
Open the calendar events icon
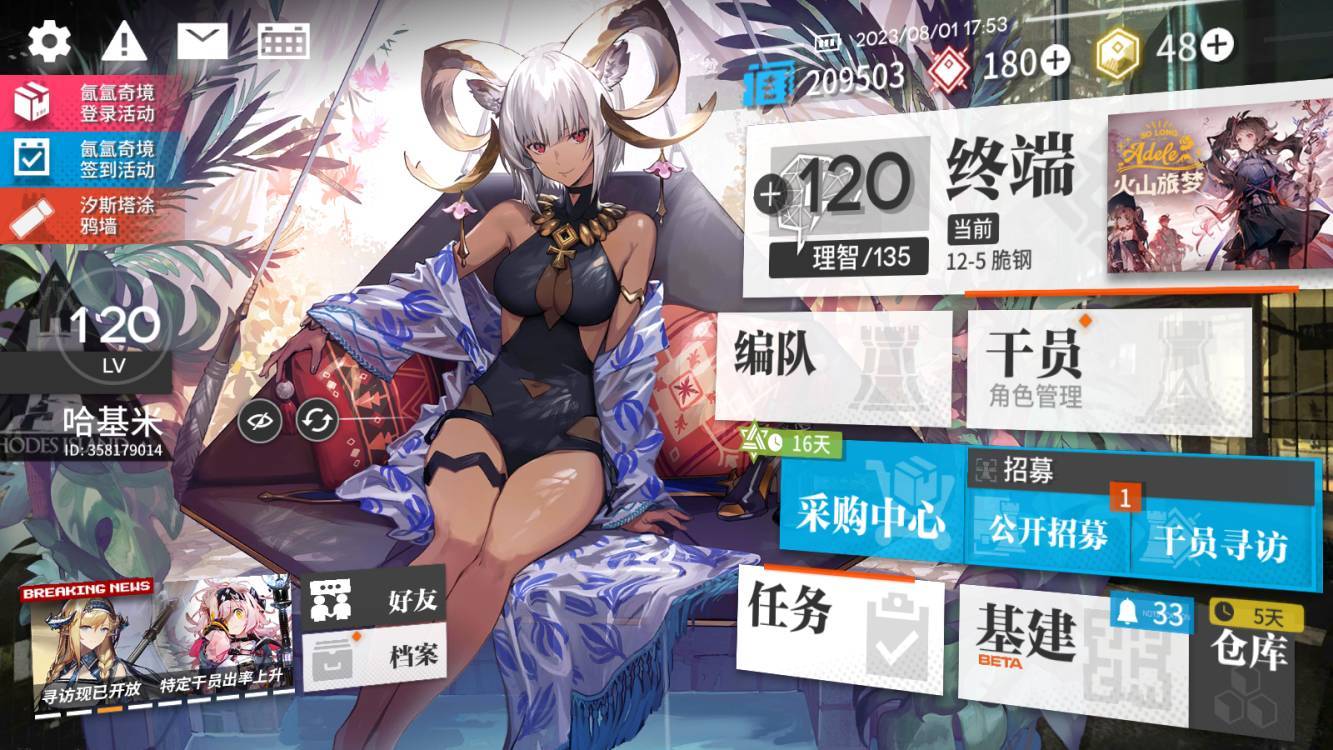coord(283,42)
